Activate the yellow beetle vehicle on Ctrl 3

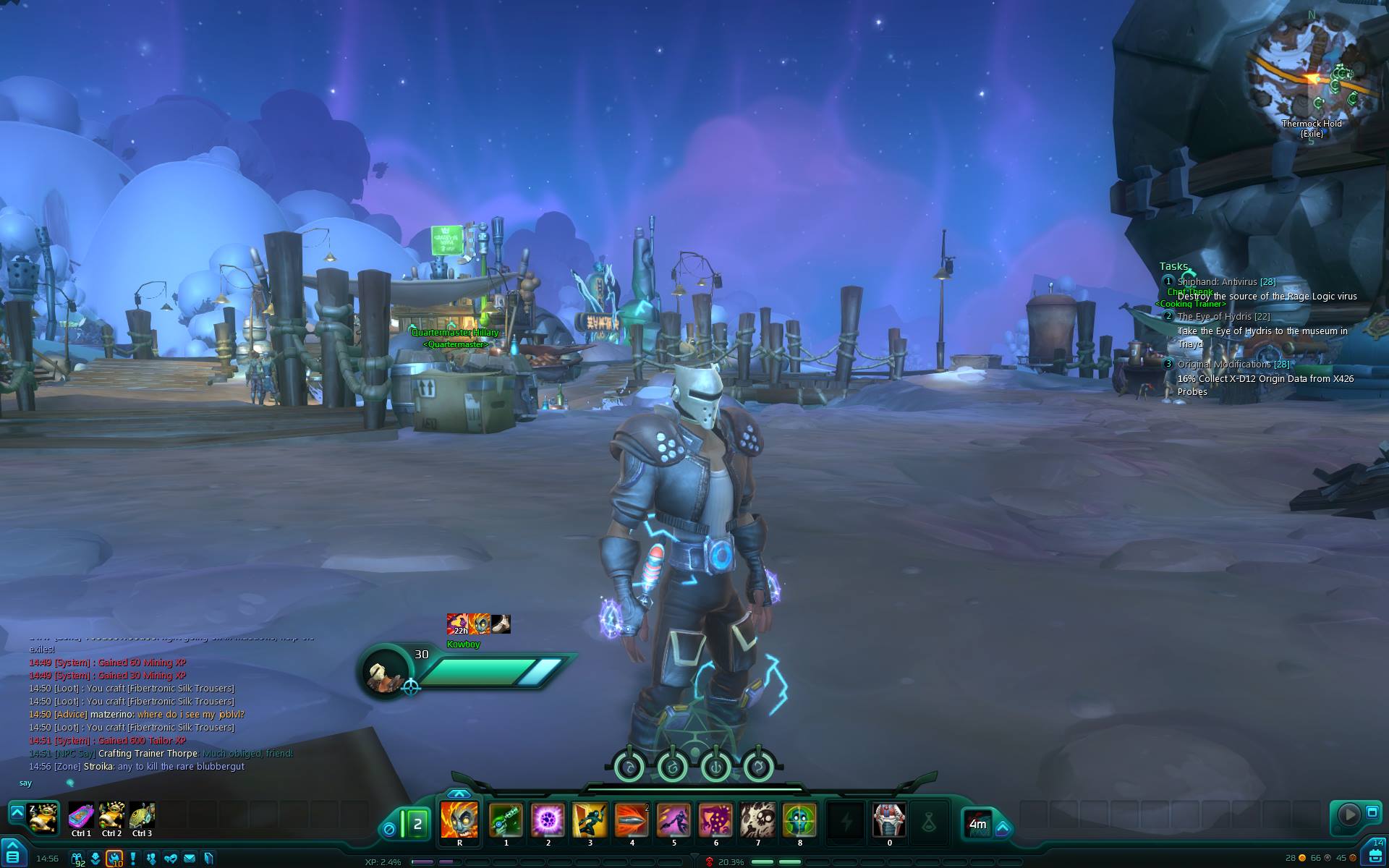point(142,816)
